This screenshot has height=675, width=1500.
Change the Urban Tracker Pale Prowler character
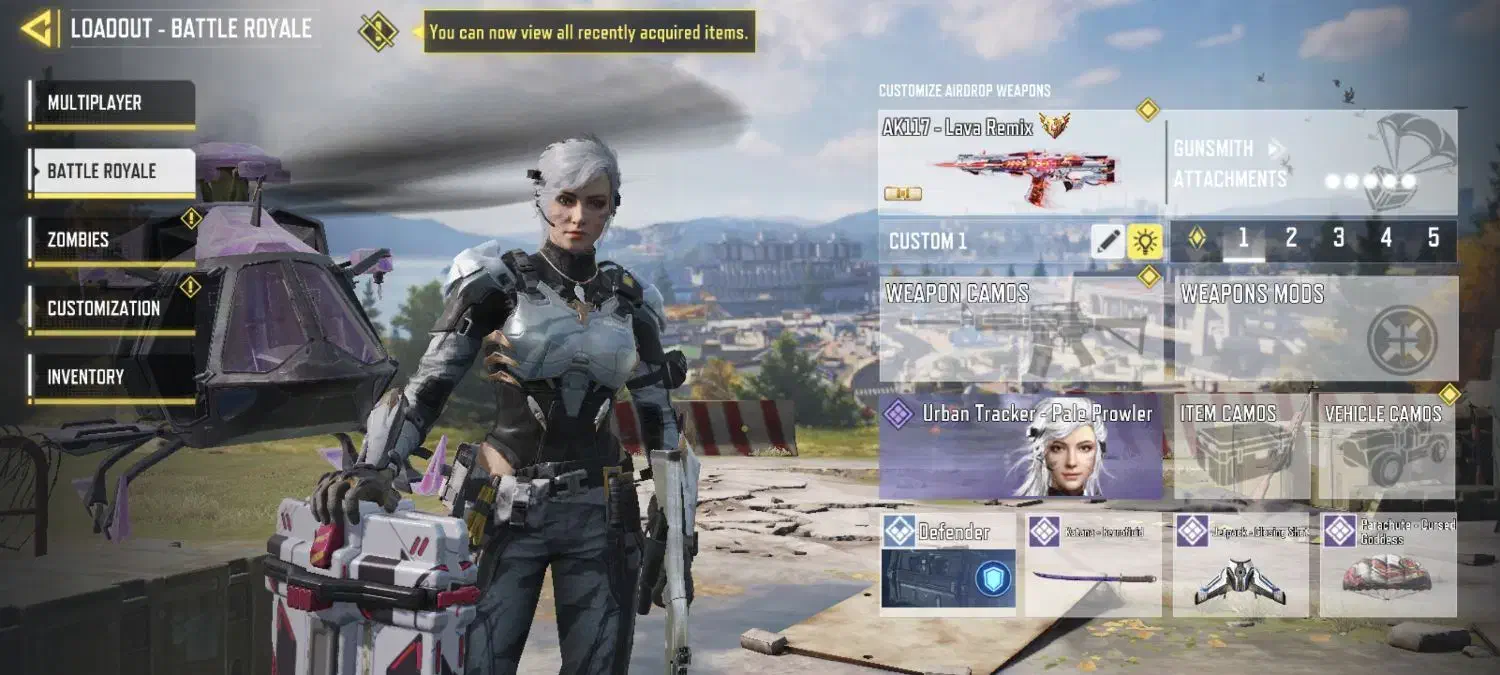tap(1021, 446)
